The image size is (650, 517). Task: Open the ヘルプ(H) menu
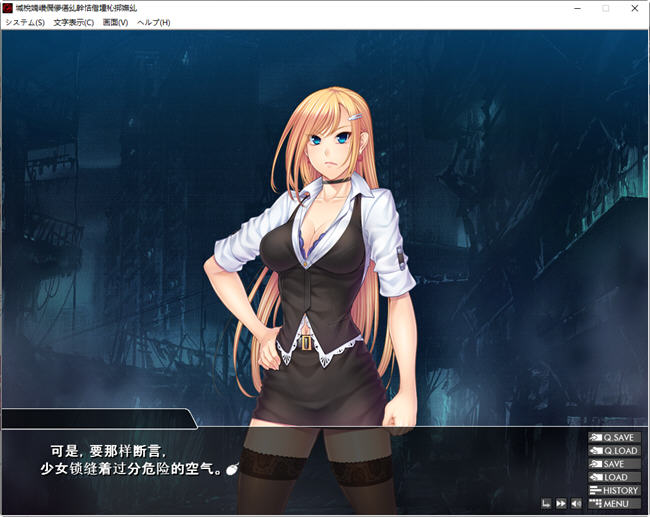pos(153,22)
